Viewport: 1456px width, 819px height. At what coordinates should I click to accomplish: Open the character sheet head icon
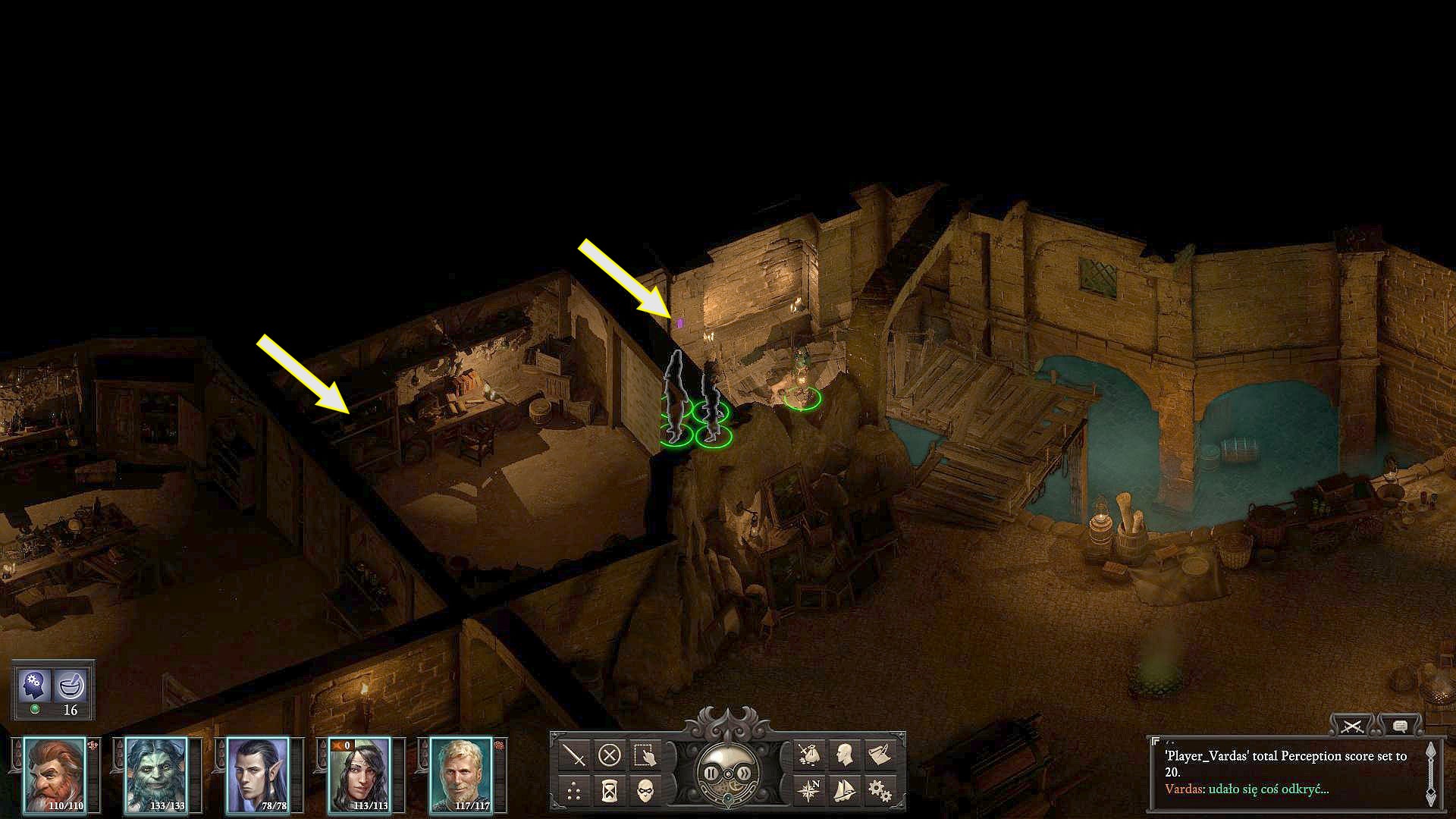tap(843, 754)
